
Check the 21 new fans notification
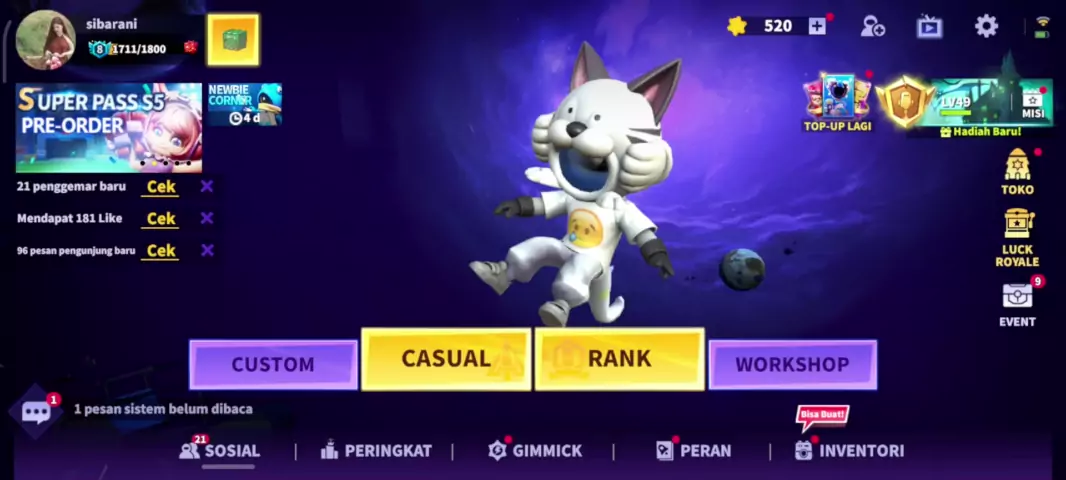pyautogui.click(x=160, y=187)
